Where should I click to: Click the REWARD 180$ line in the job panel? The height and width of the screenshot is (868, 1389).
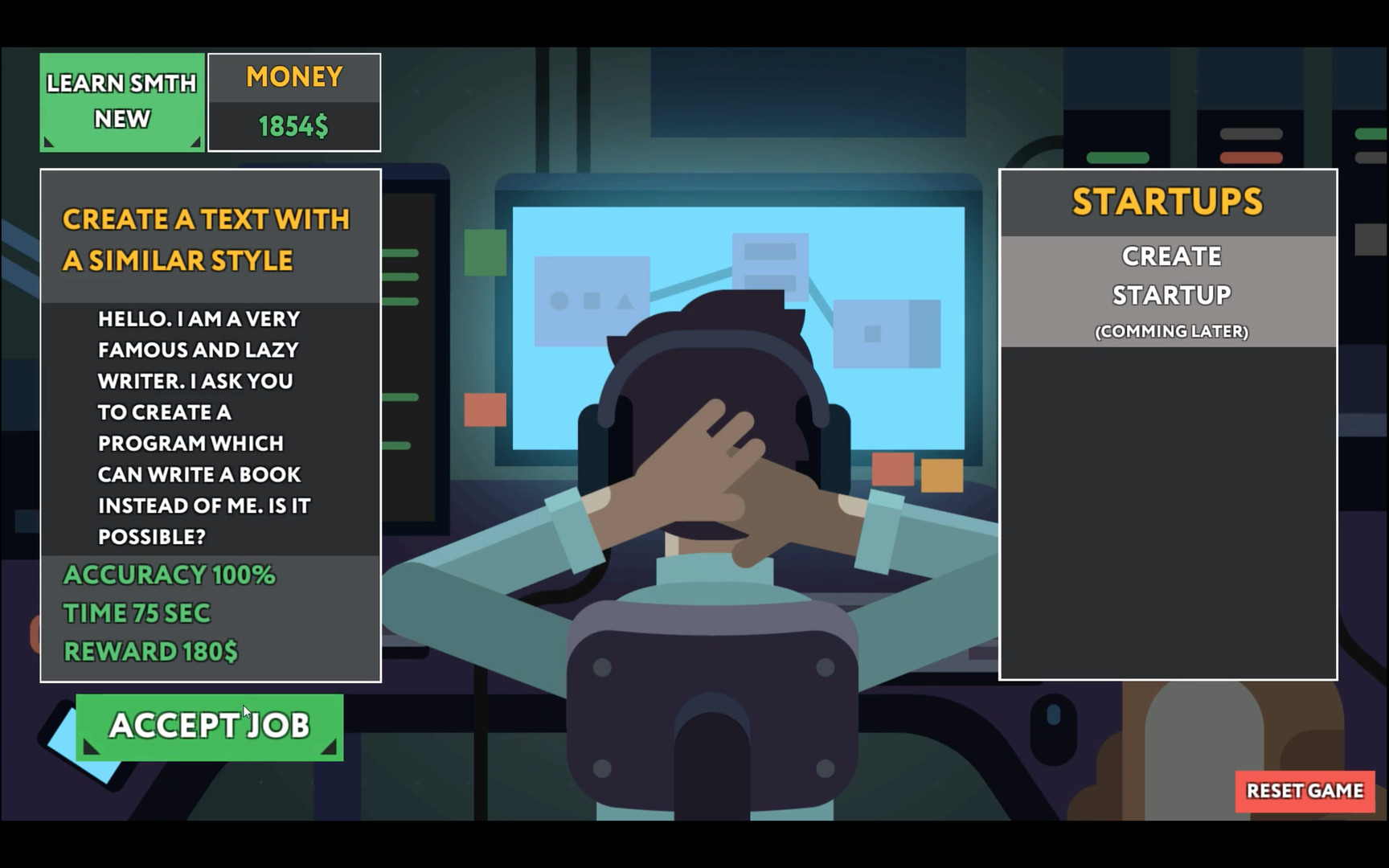tap(150, 651)
